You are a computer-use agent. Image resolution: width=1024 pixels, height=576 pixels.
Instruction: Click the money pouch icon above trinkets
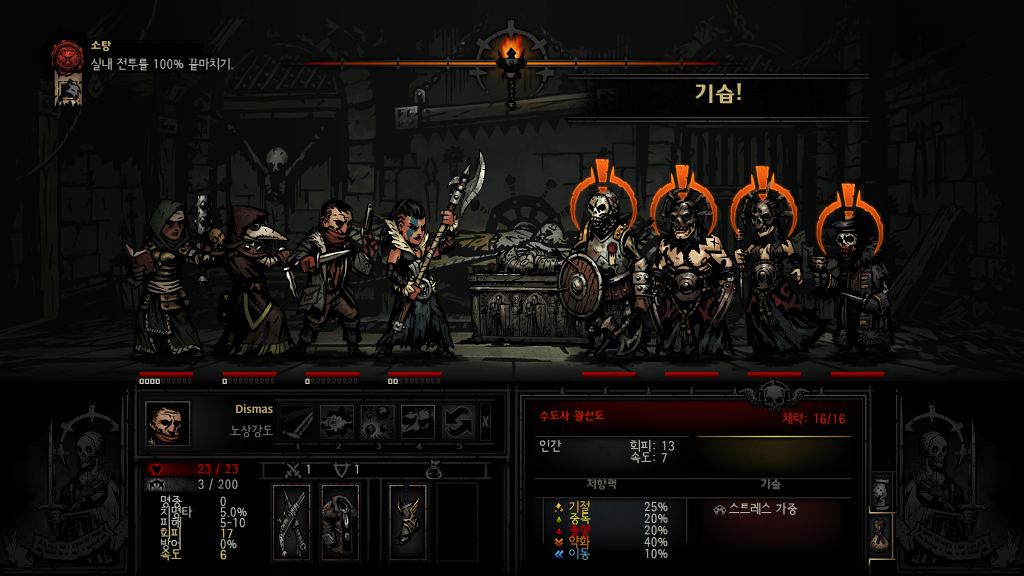434,469
